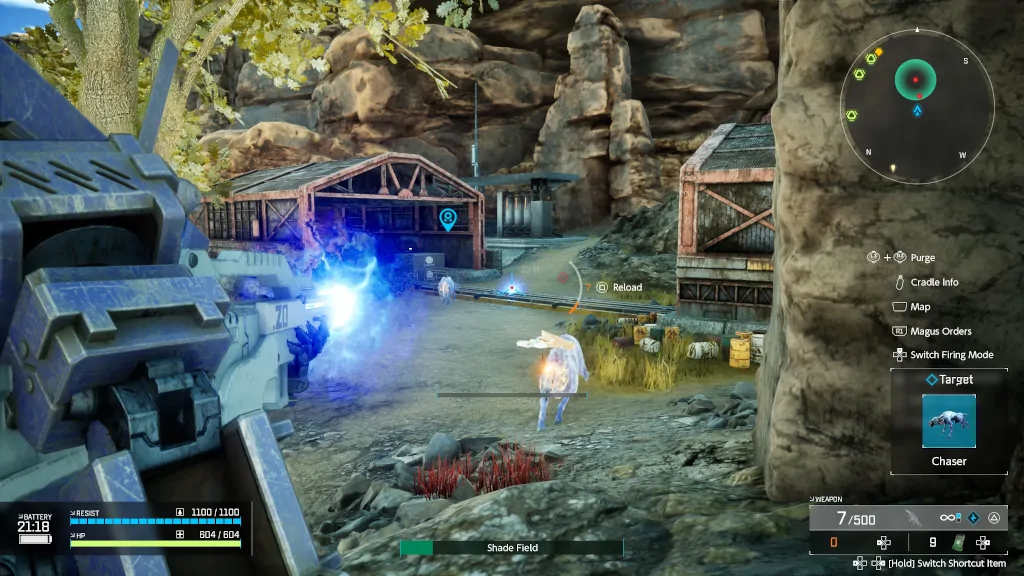Click the blue waypoint marker above the hangar
Image resolution: width=1024 pixels, height=576 pixels.
(x=447, y=218)
